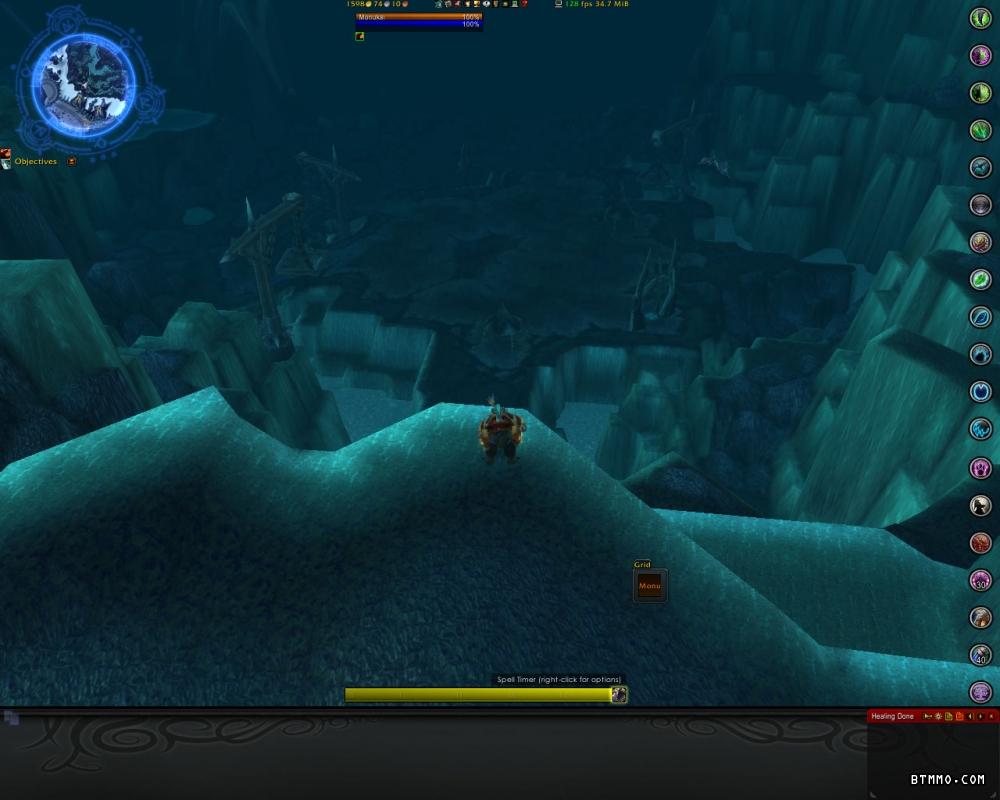Activate the ability showing number 30

click(981, 580)
